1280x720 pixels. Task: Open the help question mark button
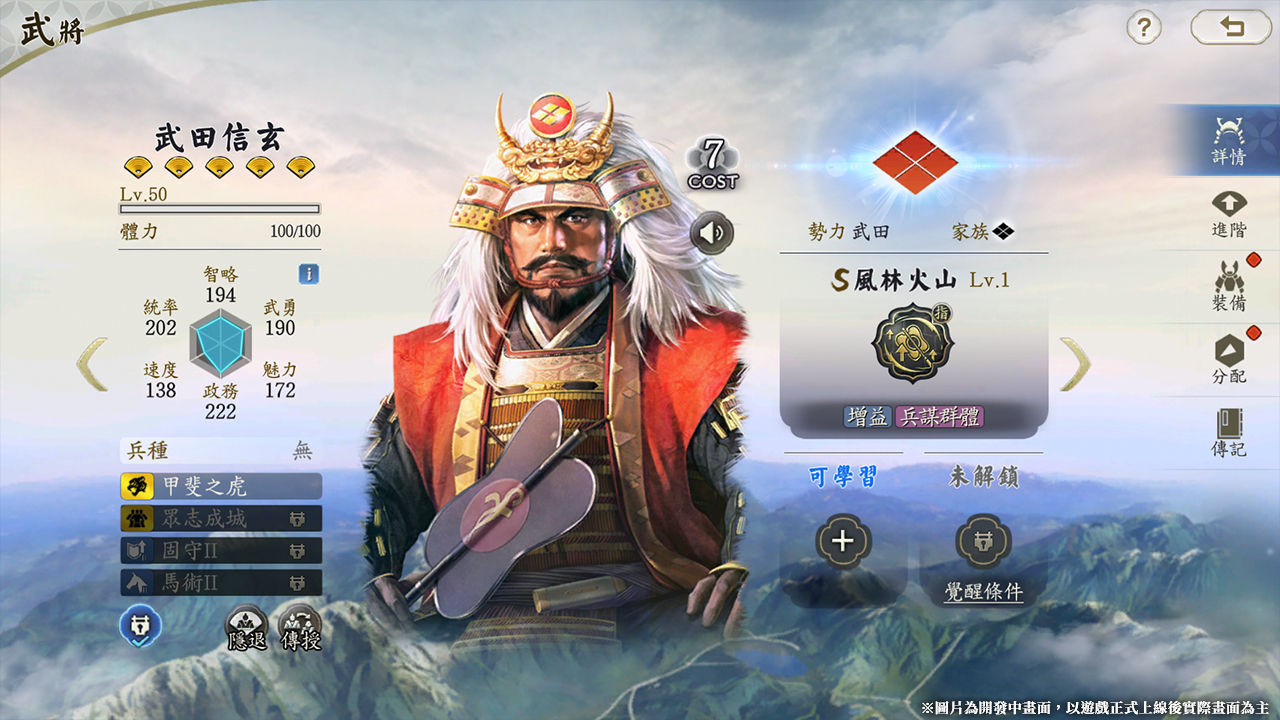(1144, 27)
